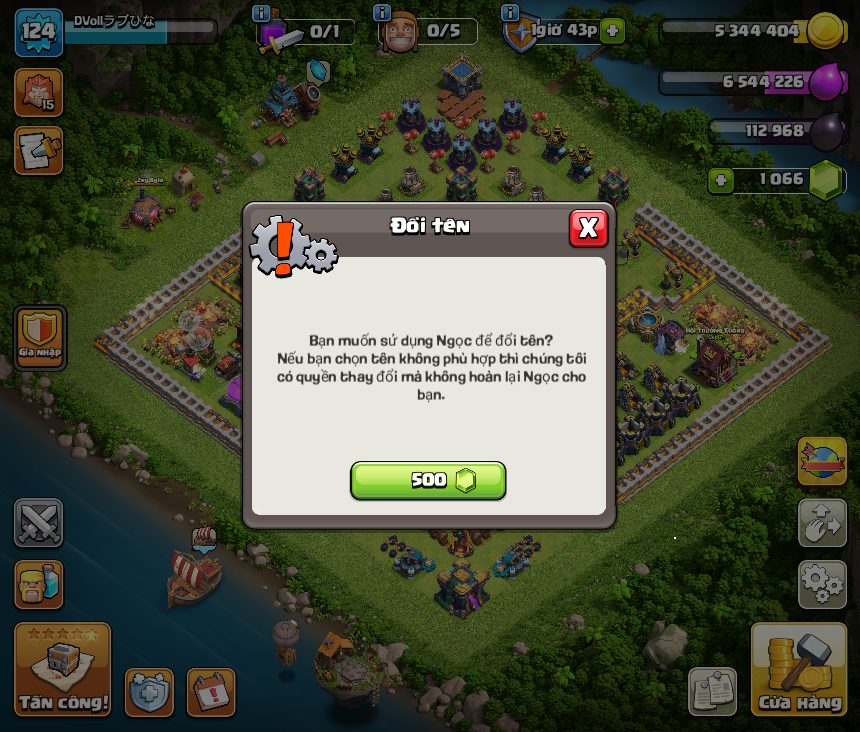Tap the Tấn công attack button
Image resolution: width=860 pixels, height=732 pixels.
click(x=63, y=670)
